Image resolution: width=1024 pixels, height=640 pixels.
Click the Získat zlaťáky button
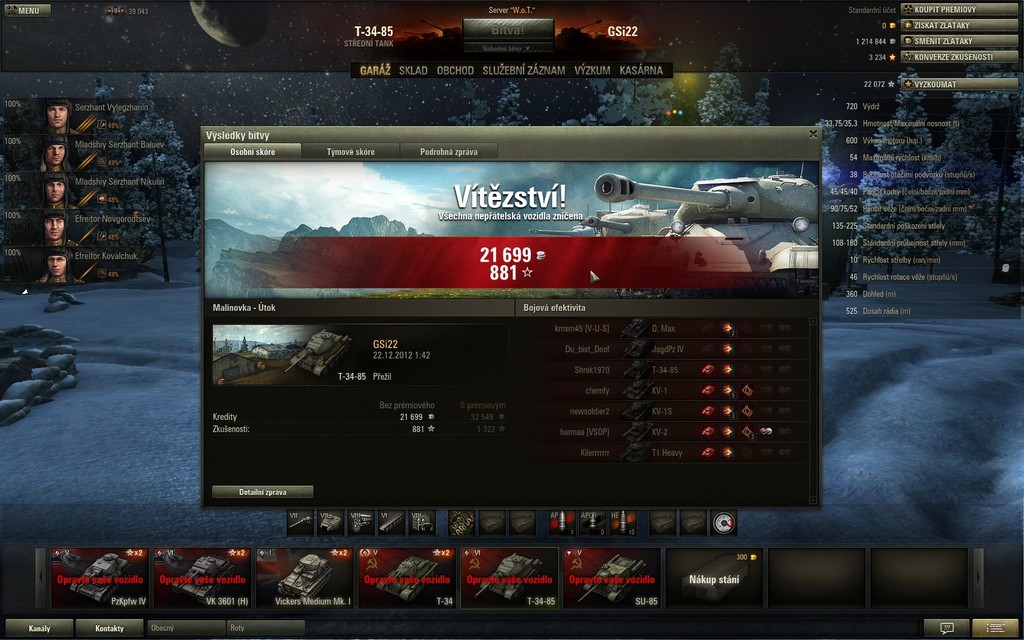coord(959,25)
